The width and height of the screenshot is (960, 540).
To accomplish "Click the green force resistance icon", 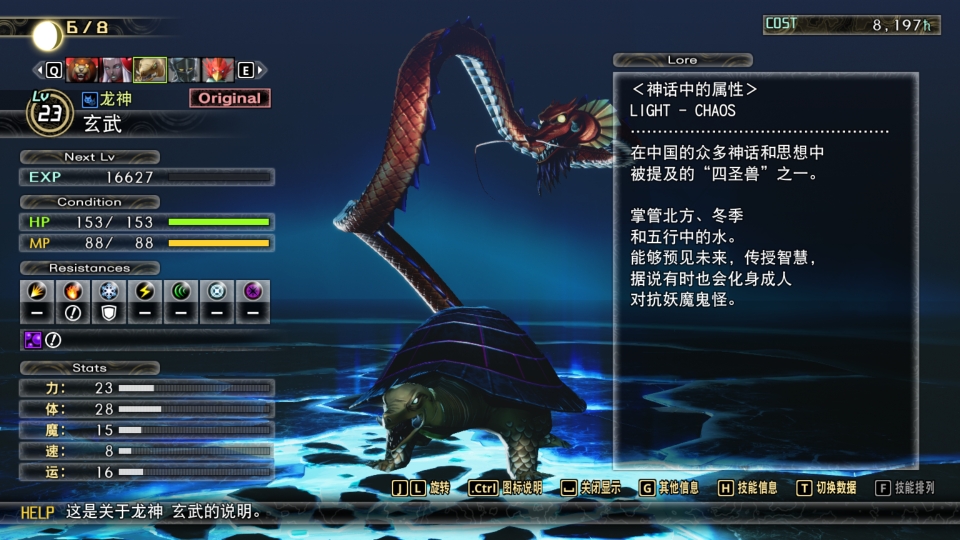I will 181,291.
